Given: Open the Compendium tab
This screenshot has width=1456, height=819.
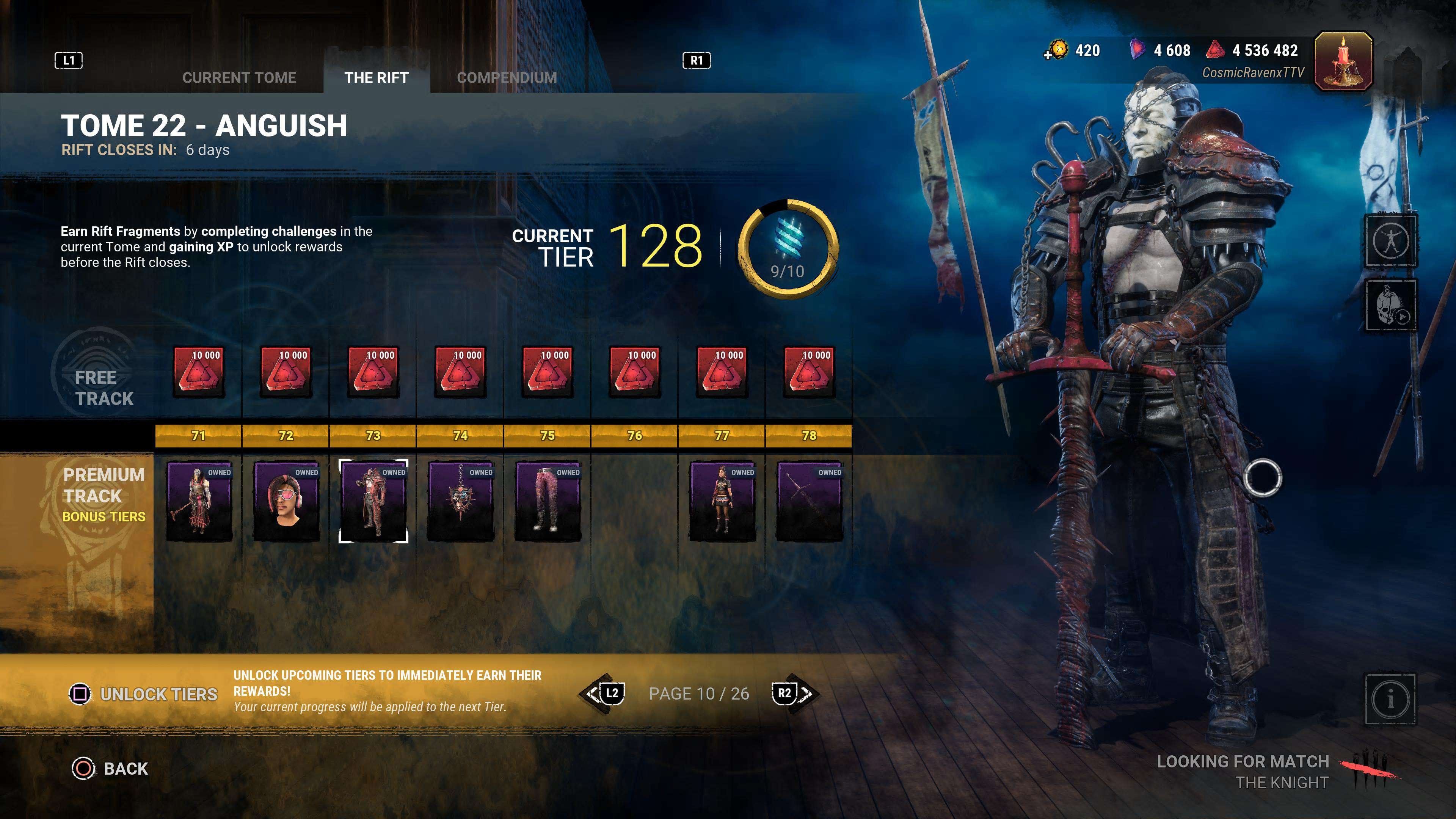Looking at the screenshot, I should (x=507, y=77).
